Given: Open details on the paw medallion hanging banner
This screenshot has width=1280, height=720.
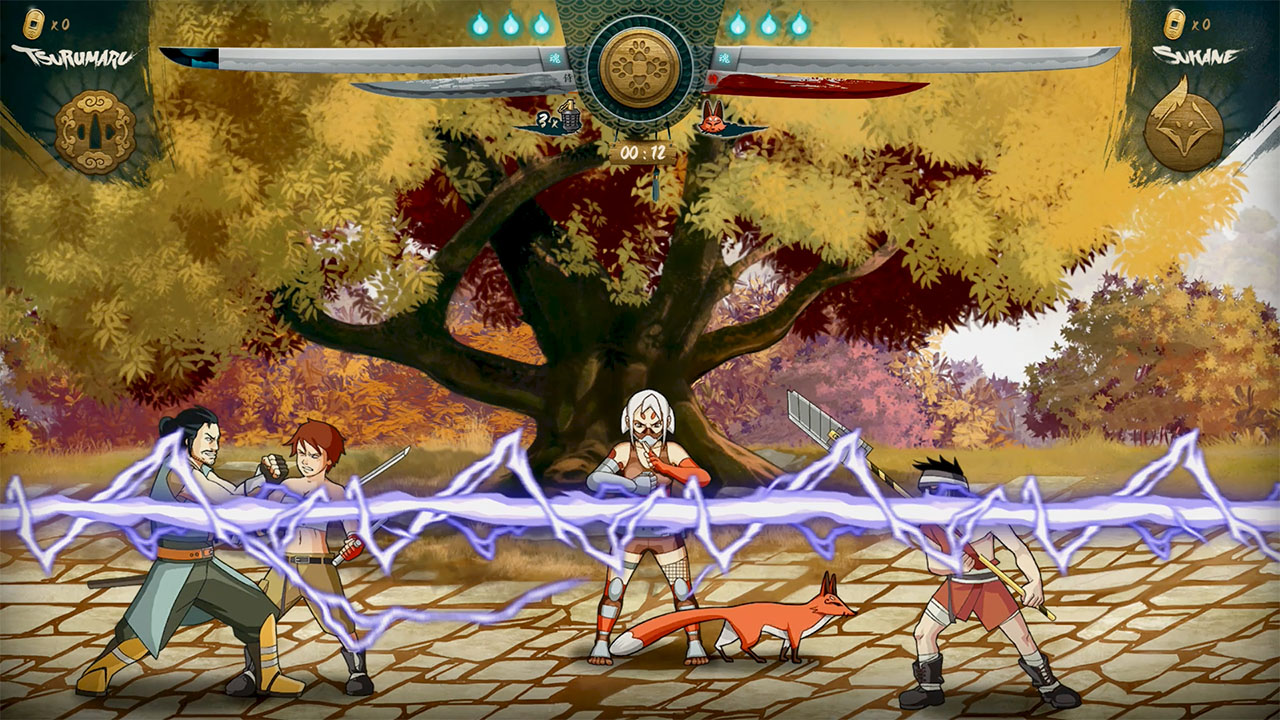Looking at the screenshot, I should [640, 68].
